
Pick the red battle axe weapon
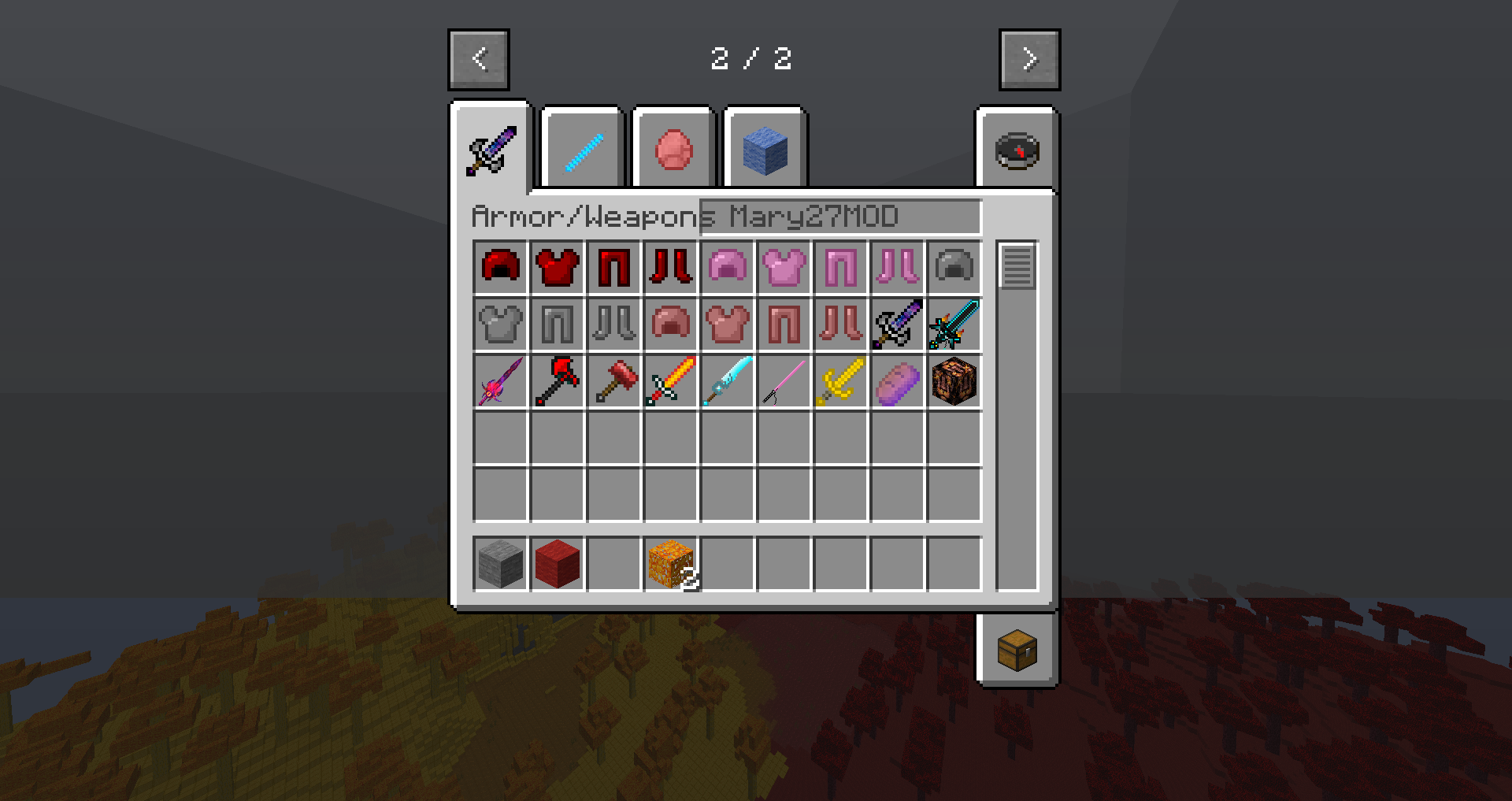pyautogui.click(x=558, y=380)
